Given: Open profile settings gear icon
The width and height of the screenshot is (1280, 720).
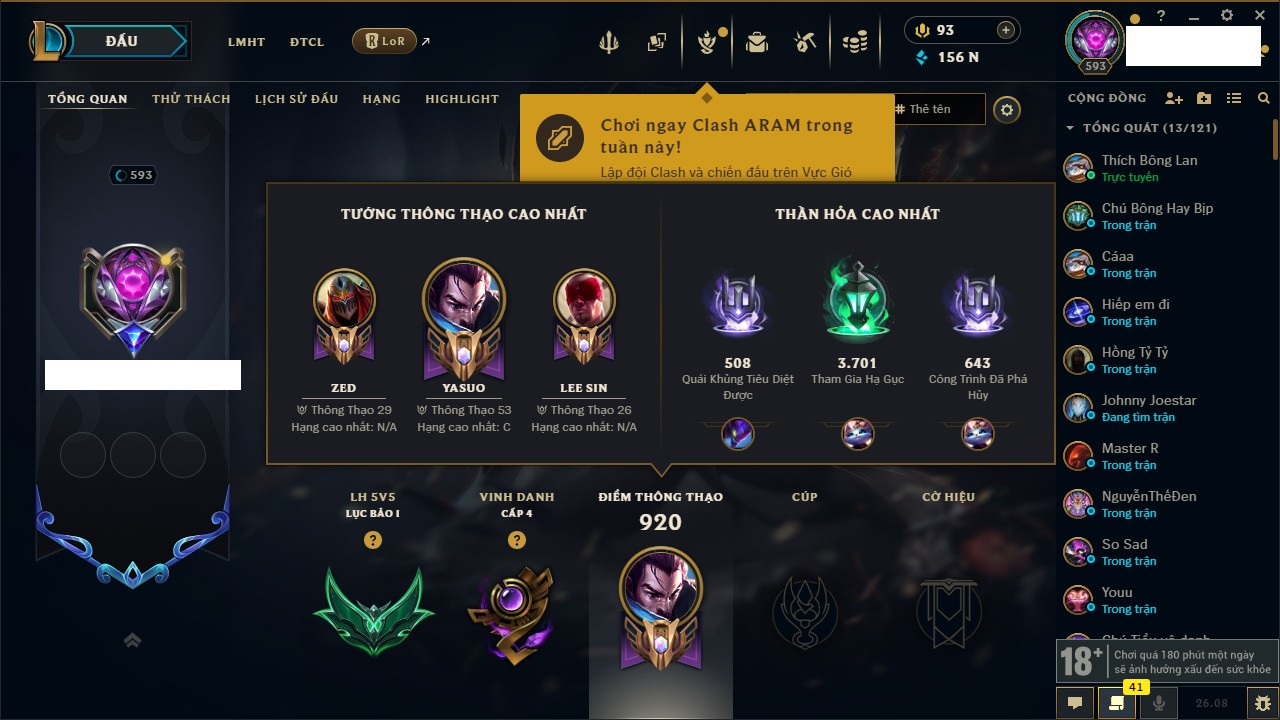Looking at the screenshot, I should click(x=1007, y=110).
